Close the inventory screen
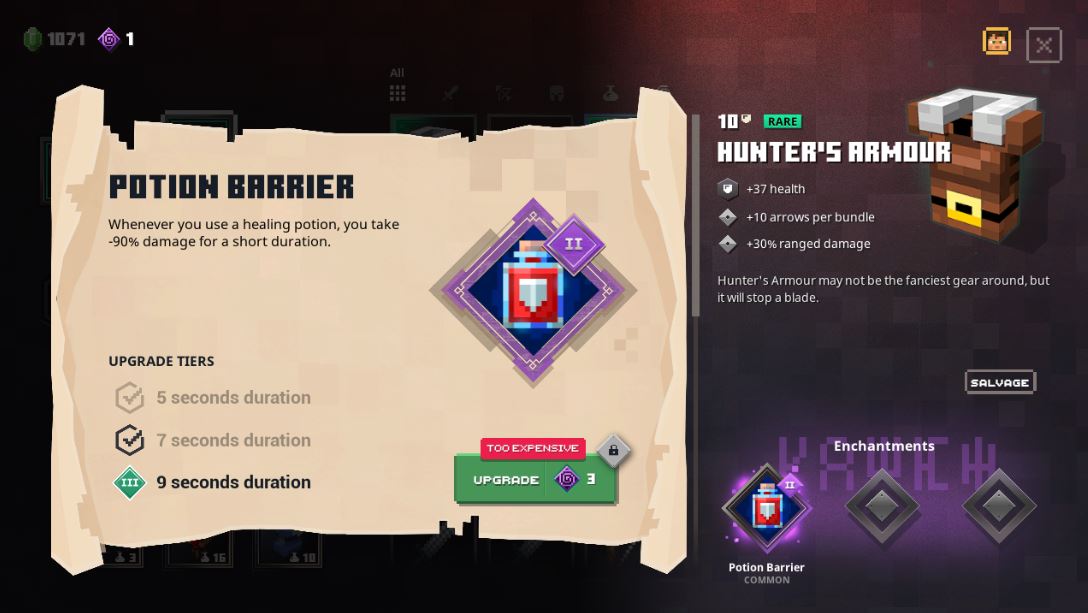Screen dimensions: 1088x613 click(x=1043, y=45)
